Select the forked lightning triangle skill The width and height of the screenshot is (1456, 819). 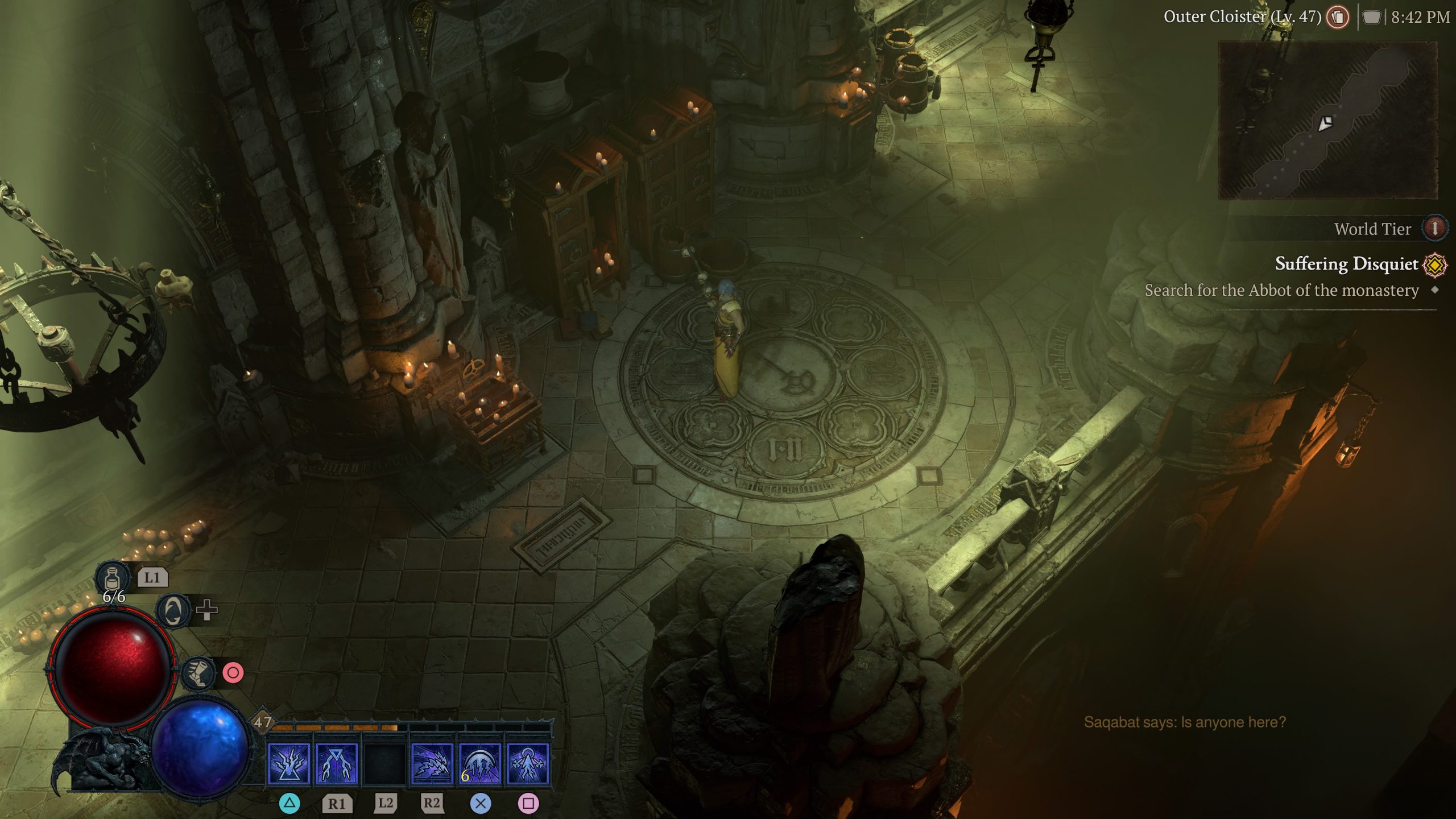tap(337, 764)
